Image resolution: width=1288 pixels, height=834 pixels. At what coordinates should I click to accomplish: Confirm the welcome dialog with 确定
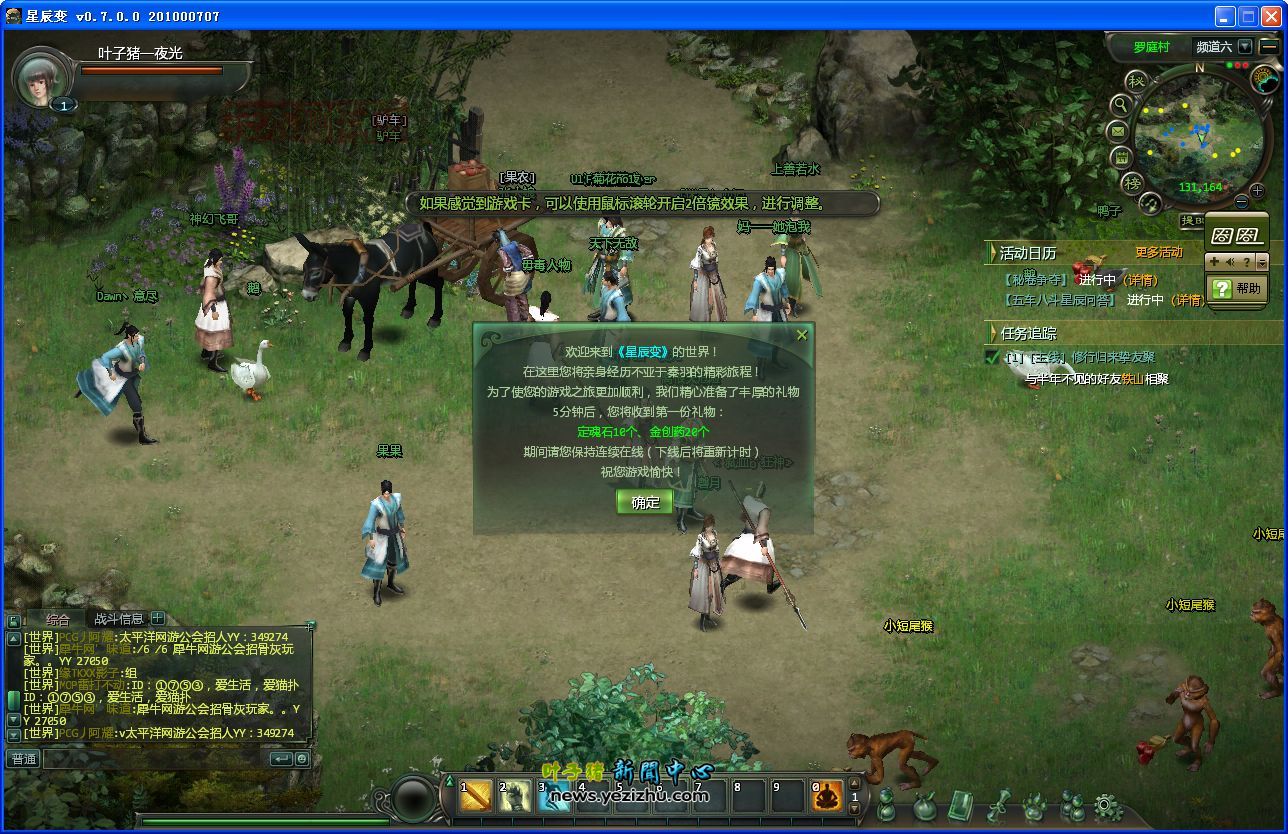click(645, 502)
